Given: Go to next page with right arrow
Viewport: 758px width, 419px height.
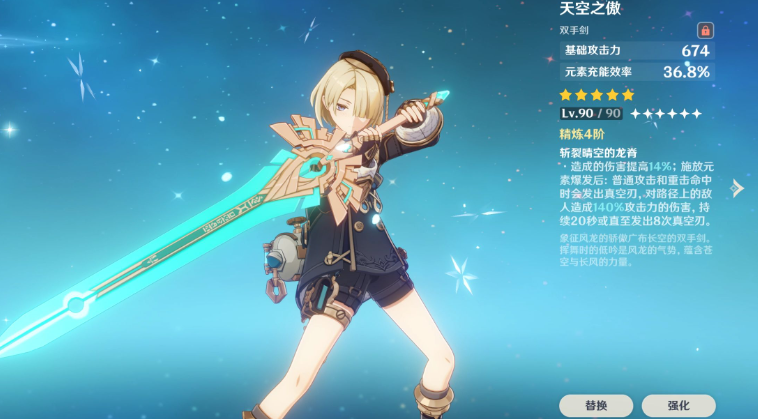Looking at the screenshot, I should 737,188.
